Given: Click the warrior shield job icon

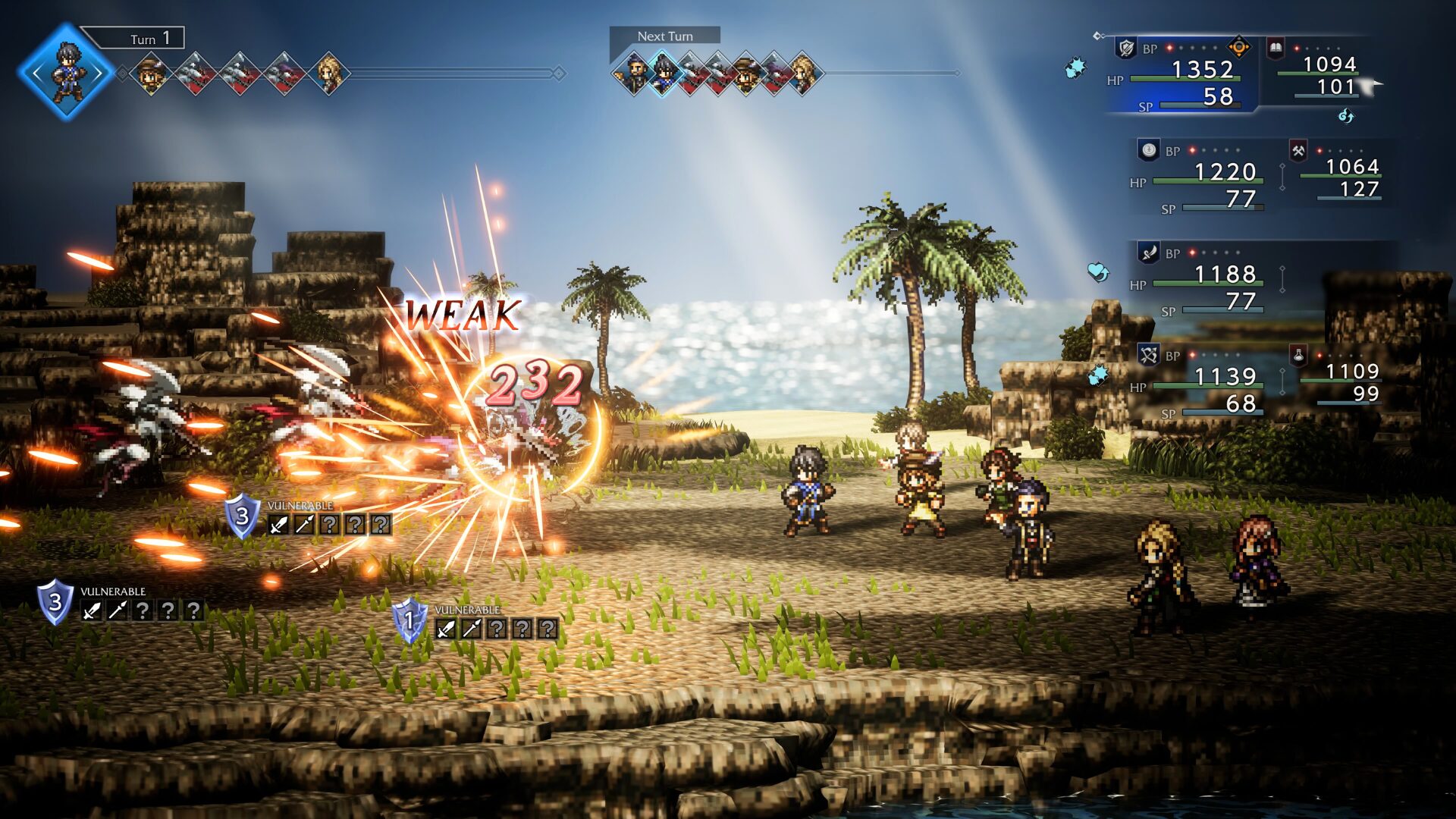Looking at the screenshot, I should point(1126,48).
